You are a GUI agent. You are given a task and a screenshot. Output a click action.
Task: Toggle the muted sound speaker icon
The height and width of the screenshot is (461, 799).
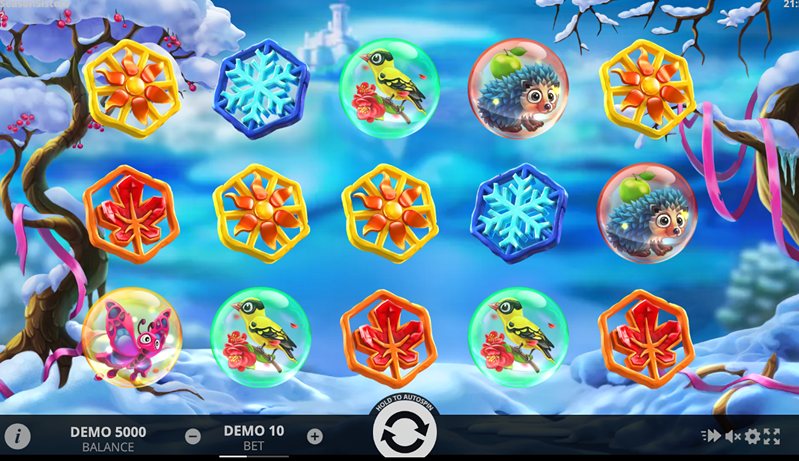[732, 437]
